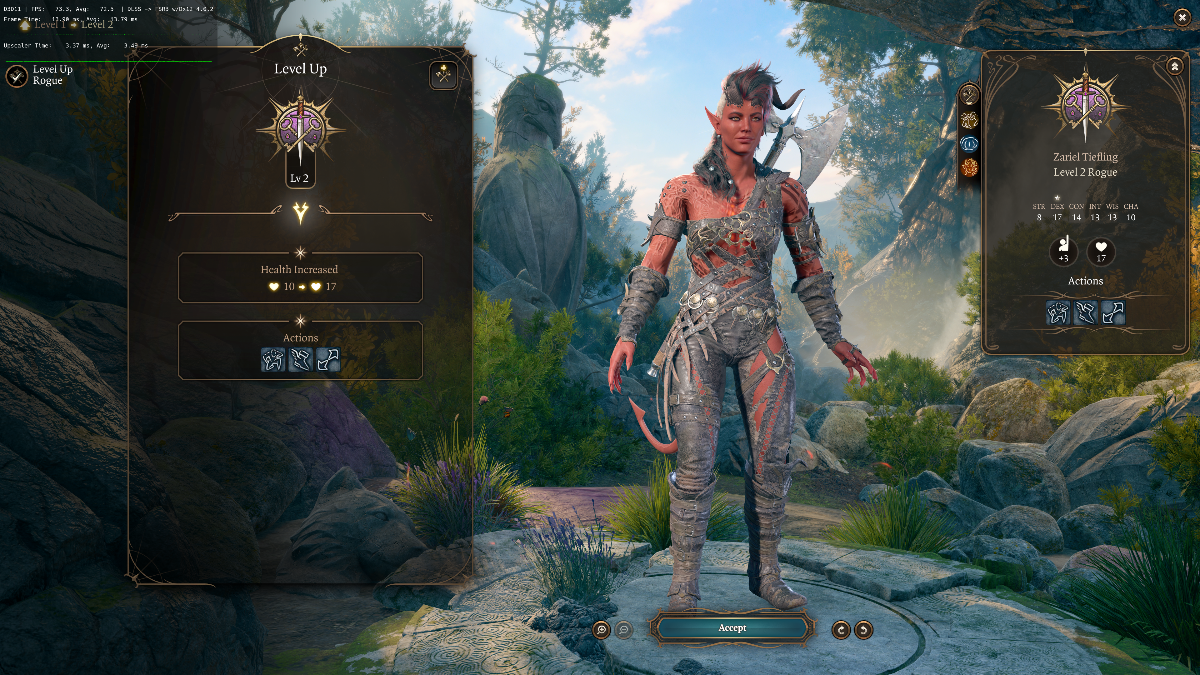Image resolution: width=1200 pixels, height=675 pixels.
Task: Select the Dash action in Level Up panel
Action: [300, 360]
